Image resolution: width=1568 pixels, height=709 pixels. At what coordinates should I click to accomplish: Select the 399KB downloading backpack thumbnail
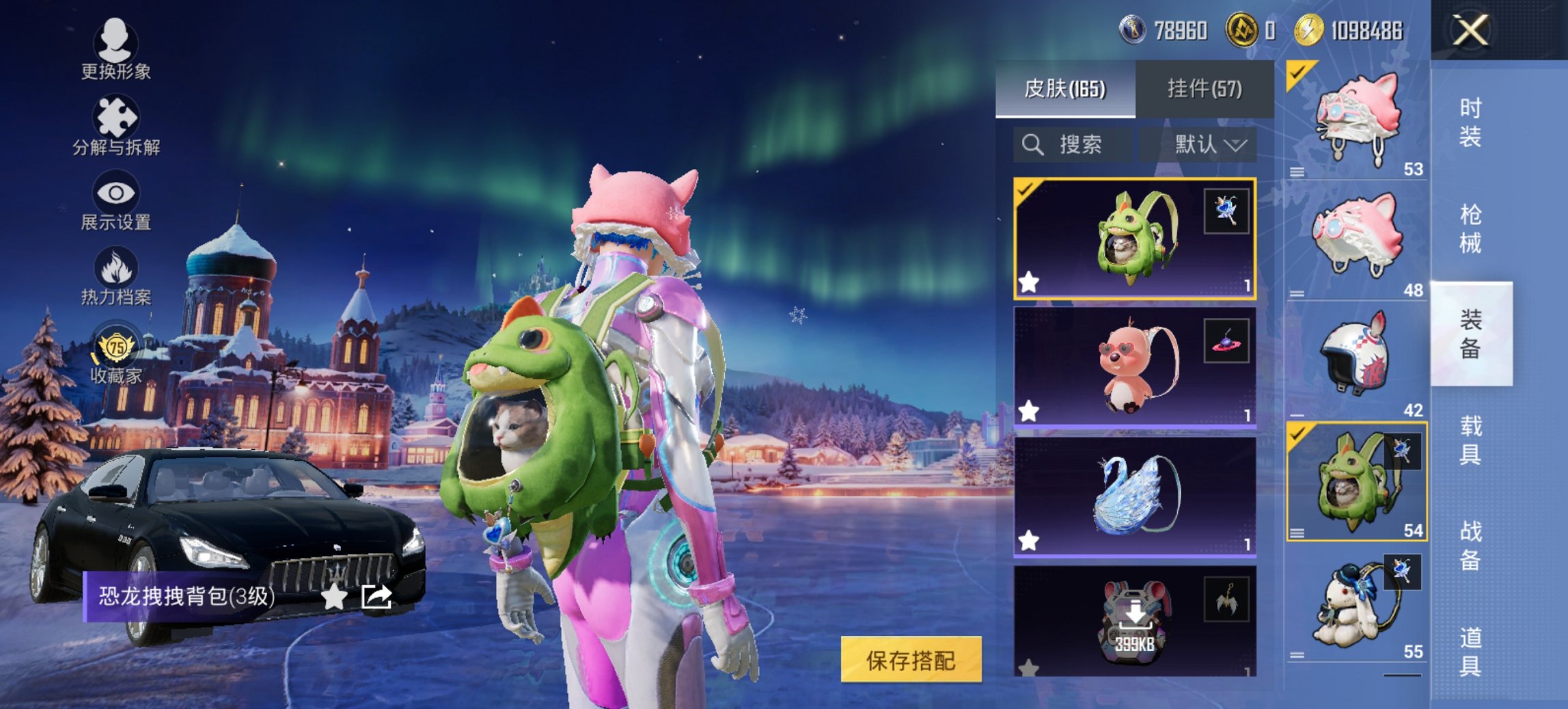click(x=1133, y=622)
